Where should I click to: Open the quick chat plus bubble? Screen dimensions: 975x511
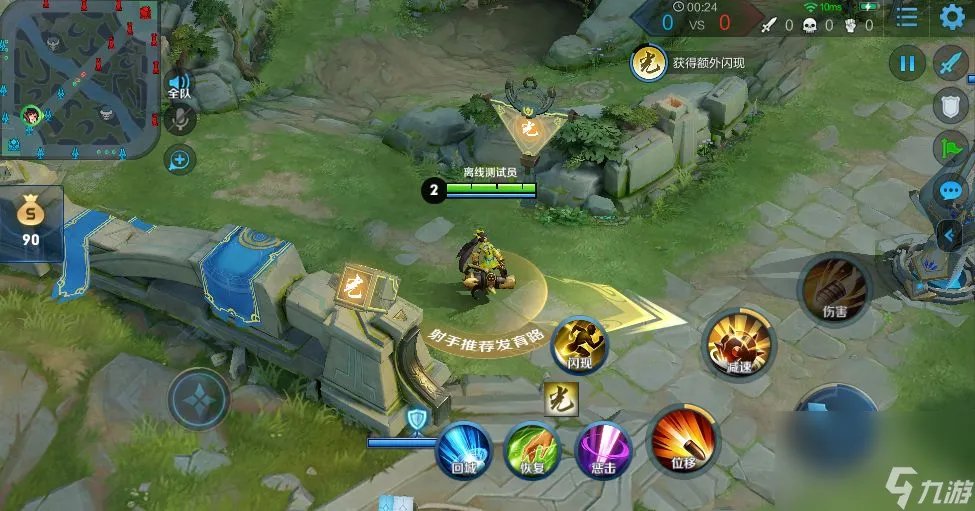pyautogui.click(x=181, y=157)
